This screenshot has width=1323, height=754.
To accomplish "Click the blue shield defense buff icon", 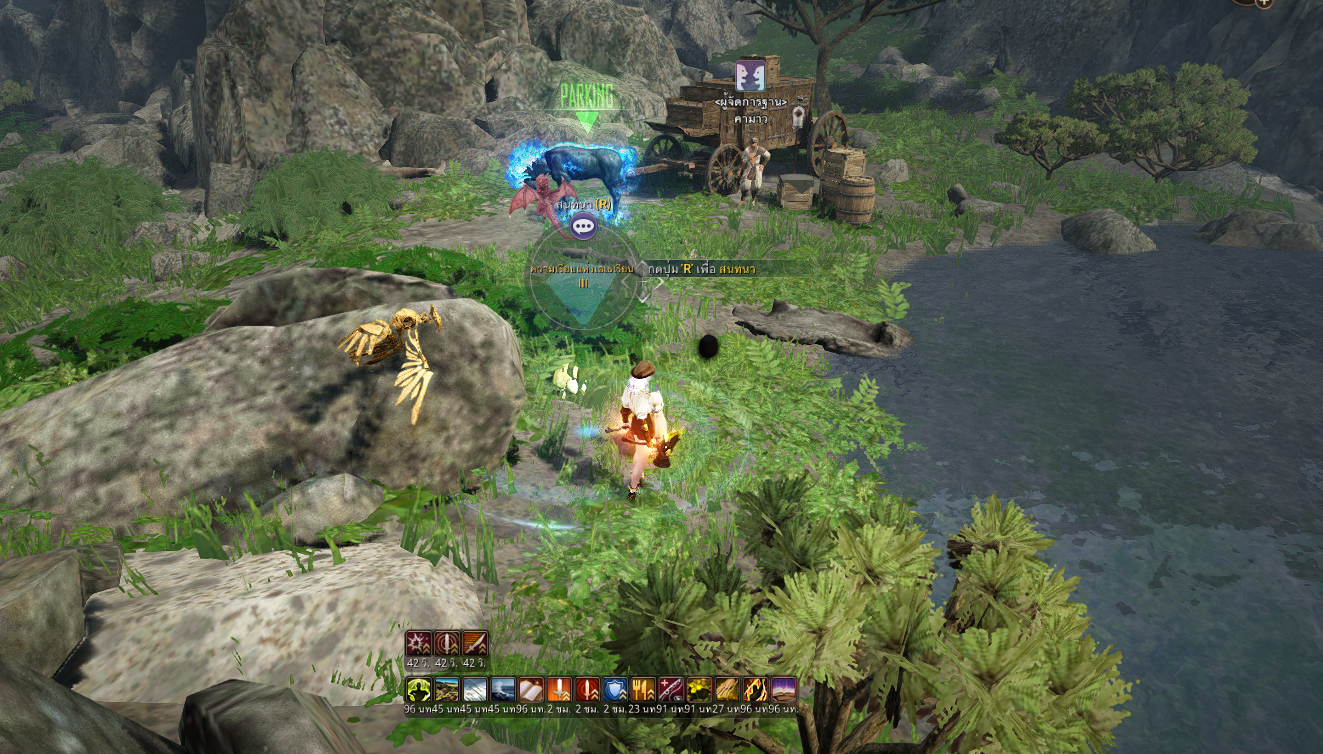I will tap(615, 690).
